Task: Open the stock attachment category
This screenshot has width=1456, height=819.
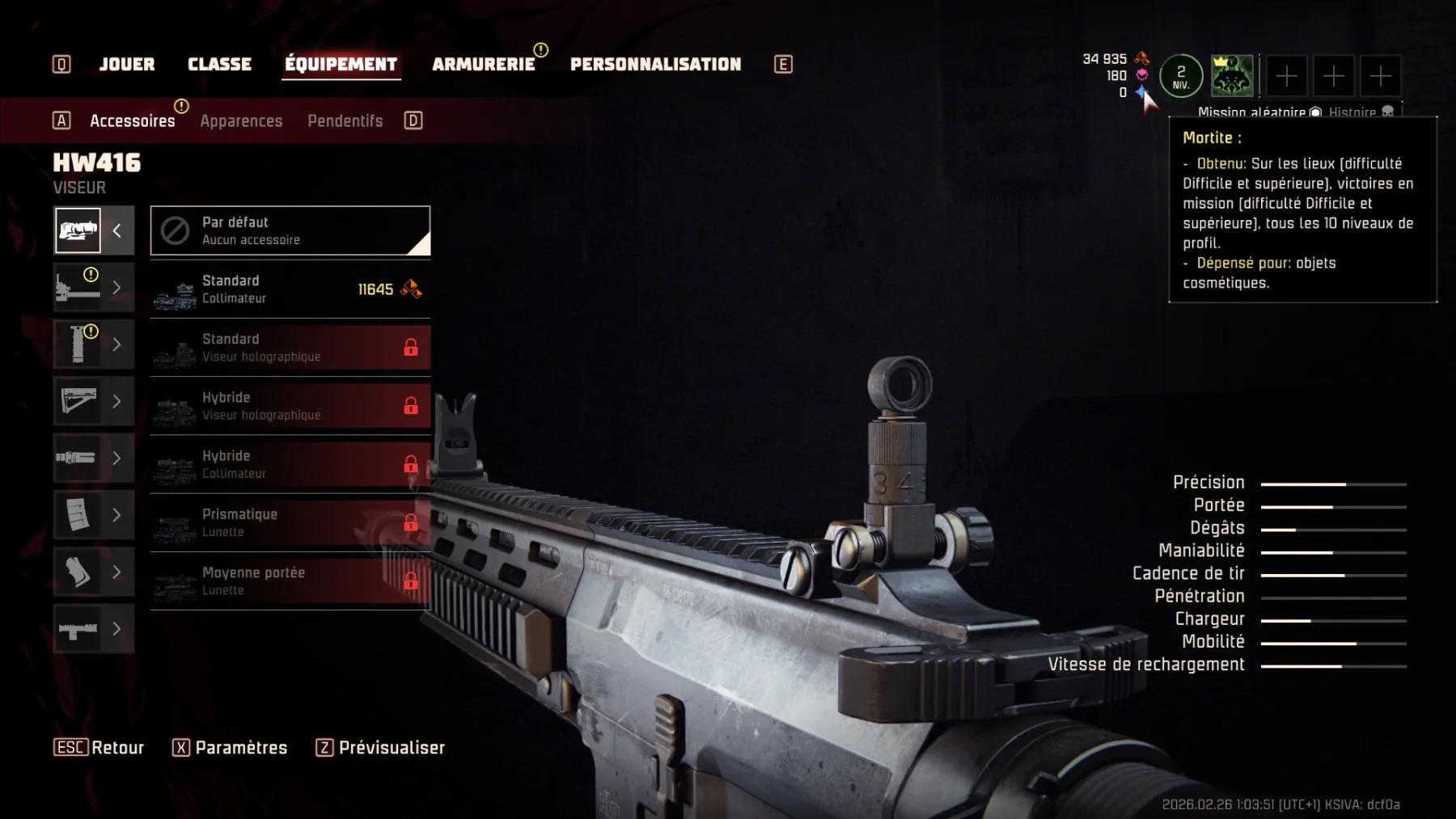Action: click(x=93, y=401)
